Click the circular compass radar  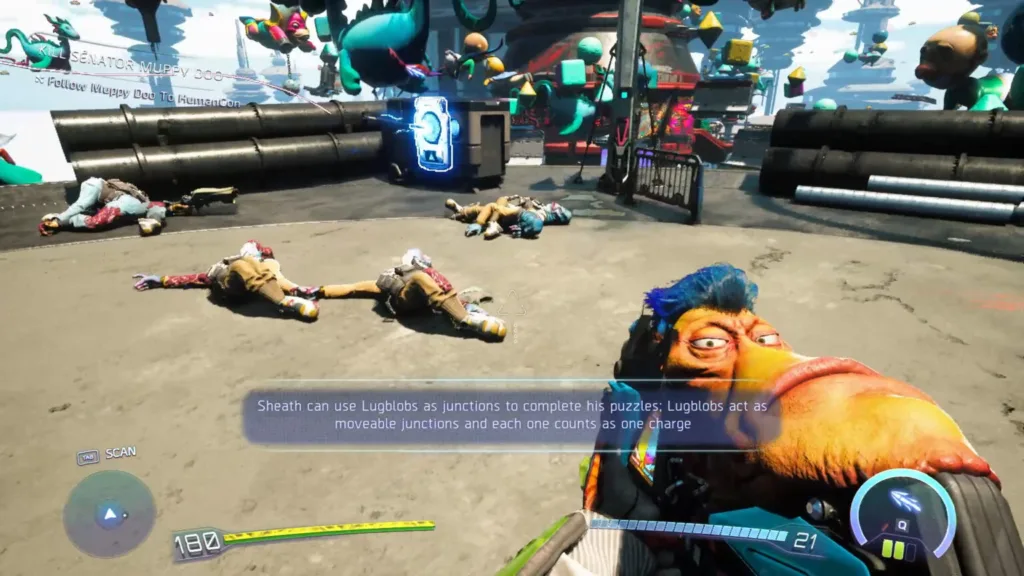pos(109,514)
